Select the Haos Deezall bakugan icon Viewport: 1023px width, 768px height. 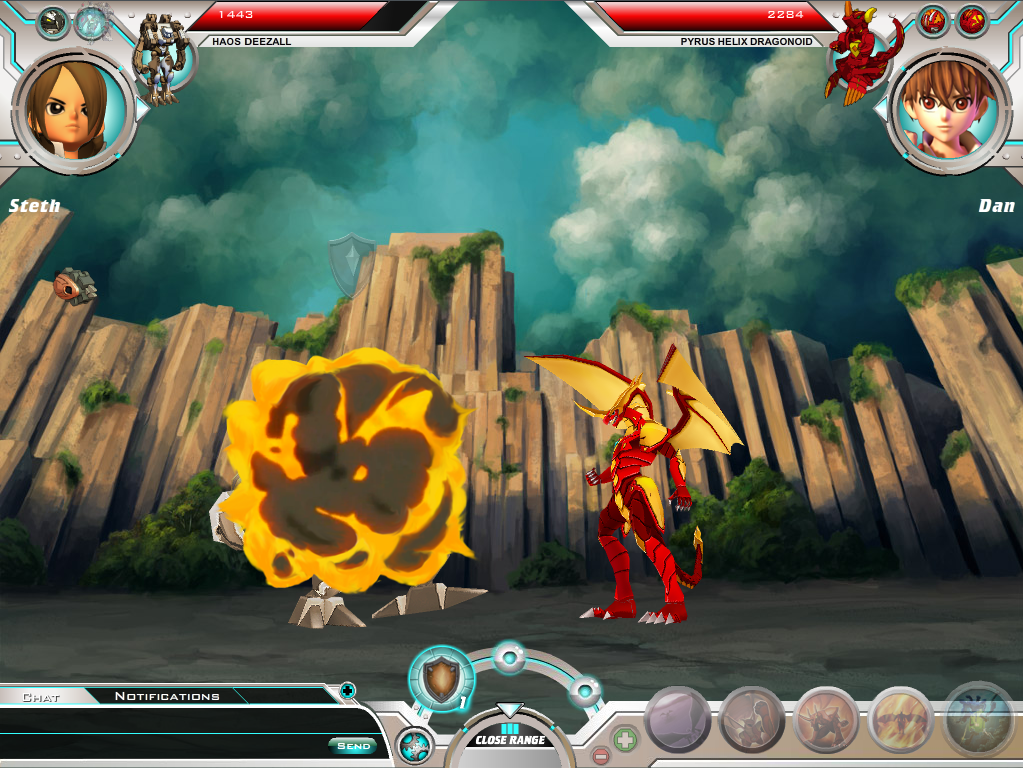[161, 59]
